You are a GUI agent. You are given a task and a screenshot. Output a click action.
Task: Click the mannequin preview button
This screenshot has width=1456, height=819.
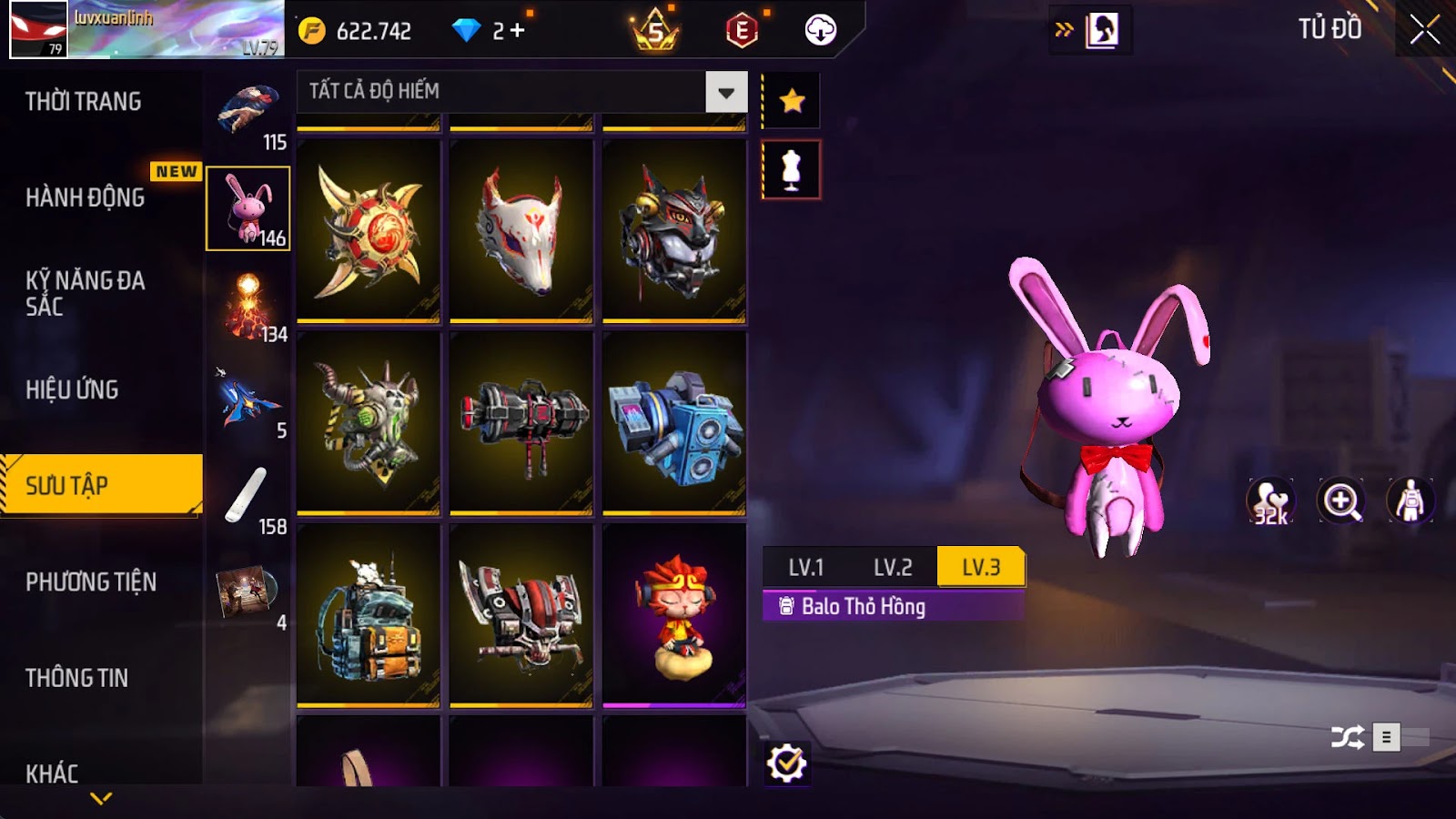point(792,170)
